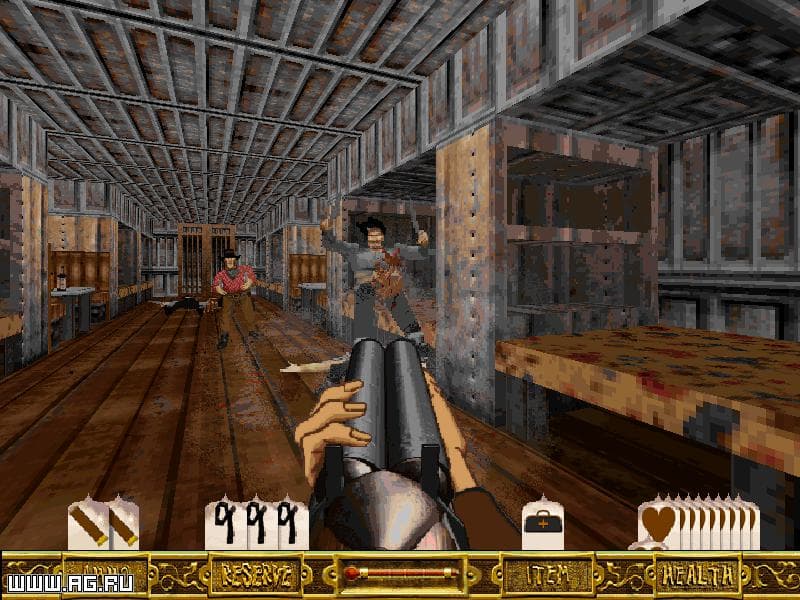Click the RESERVE panel label

pyautogui.click(x=256, y=575)
